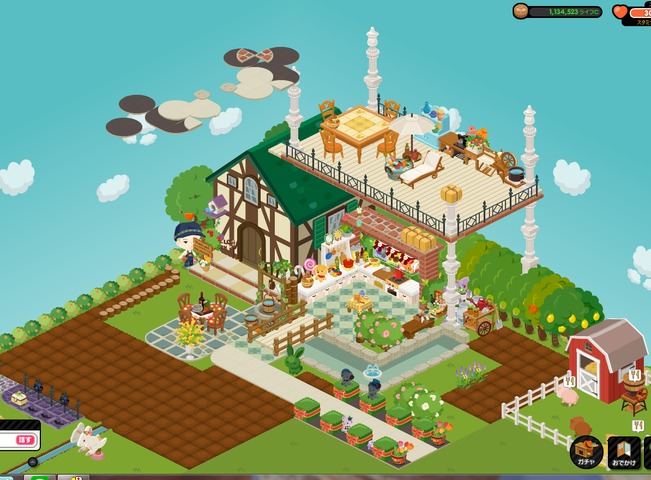The width and height of the screenshot is (651, 480).
Task: Click the green icon in the taskbar
Action: click(x=38, y=477)
